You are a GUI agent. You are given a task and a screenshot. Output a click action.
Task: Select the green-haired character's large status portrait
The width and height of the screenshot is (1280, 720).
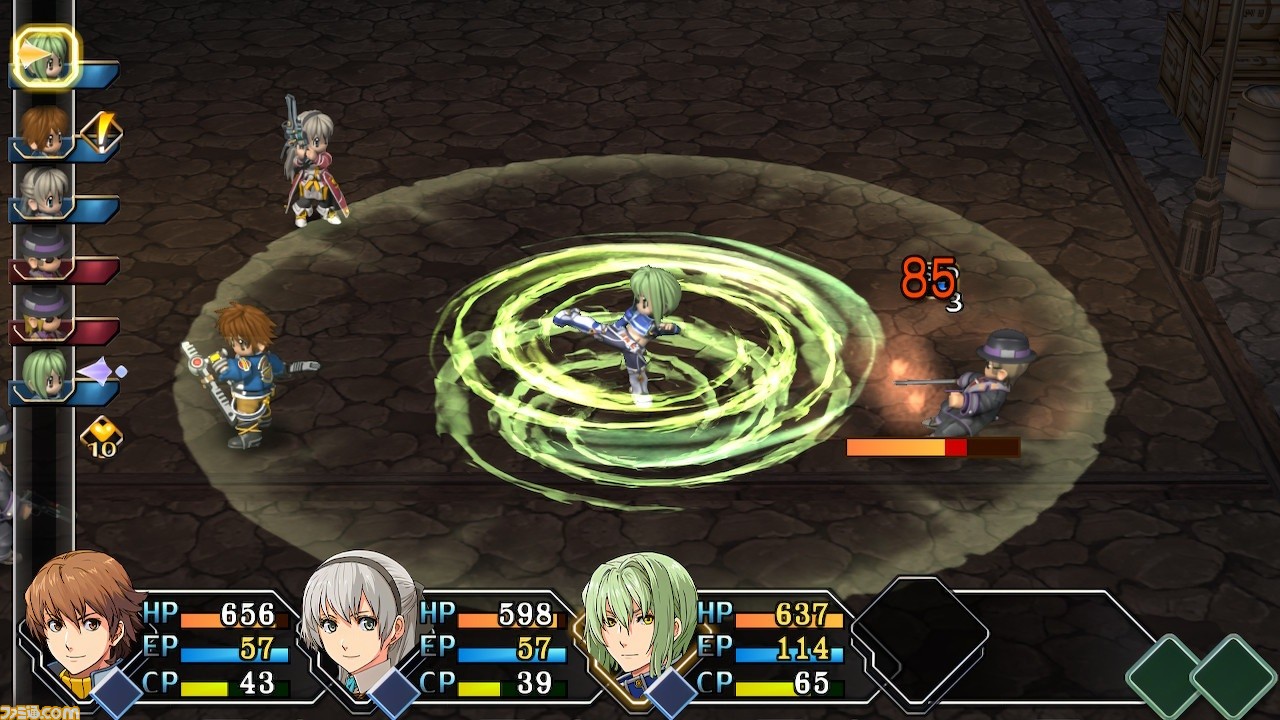coord(640,622)
